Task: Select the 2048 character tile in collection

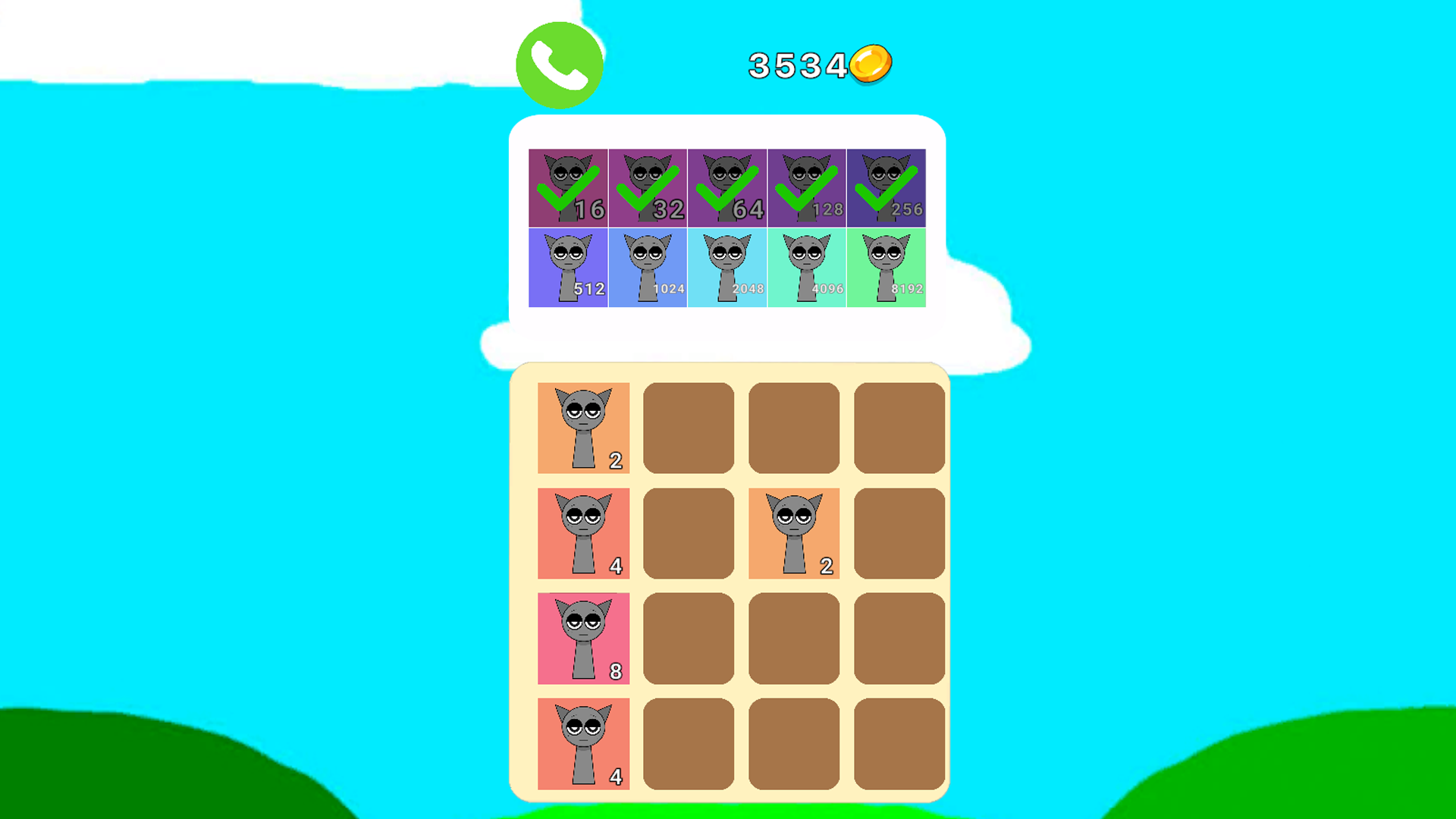Action: click(x=728, y=266)
